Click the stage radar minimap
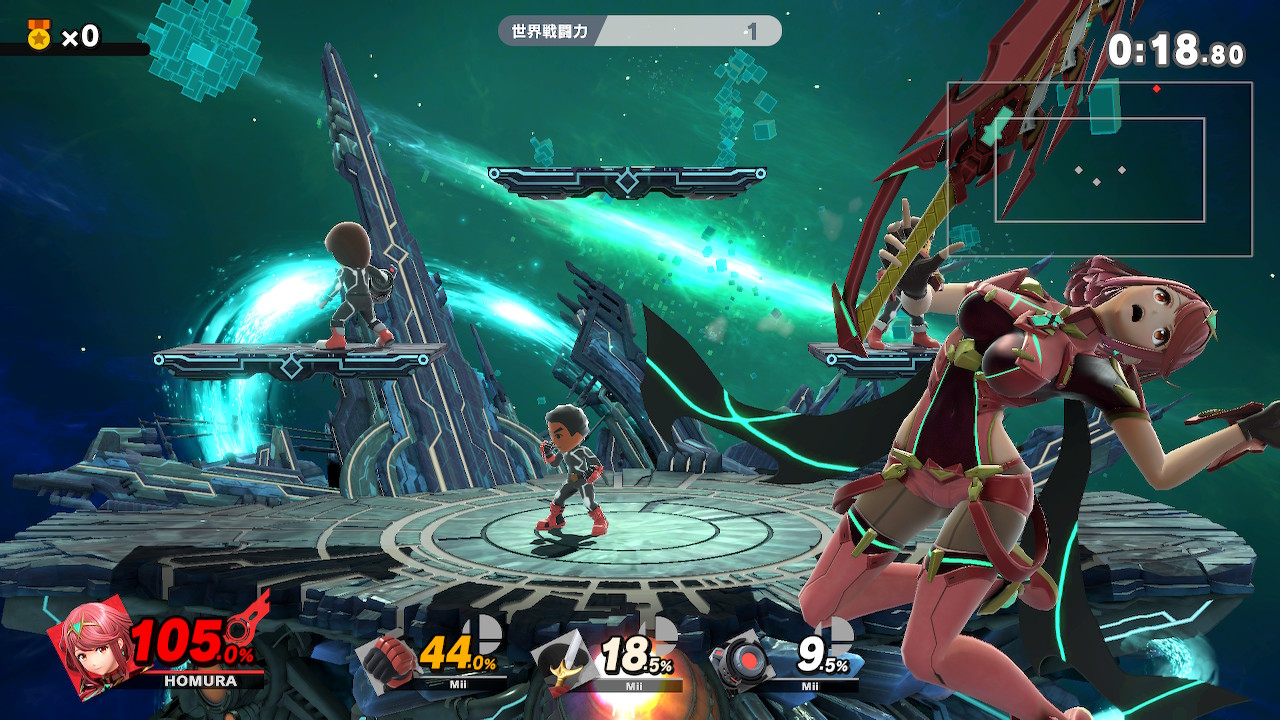1280x720 pixels. 1100,169
